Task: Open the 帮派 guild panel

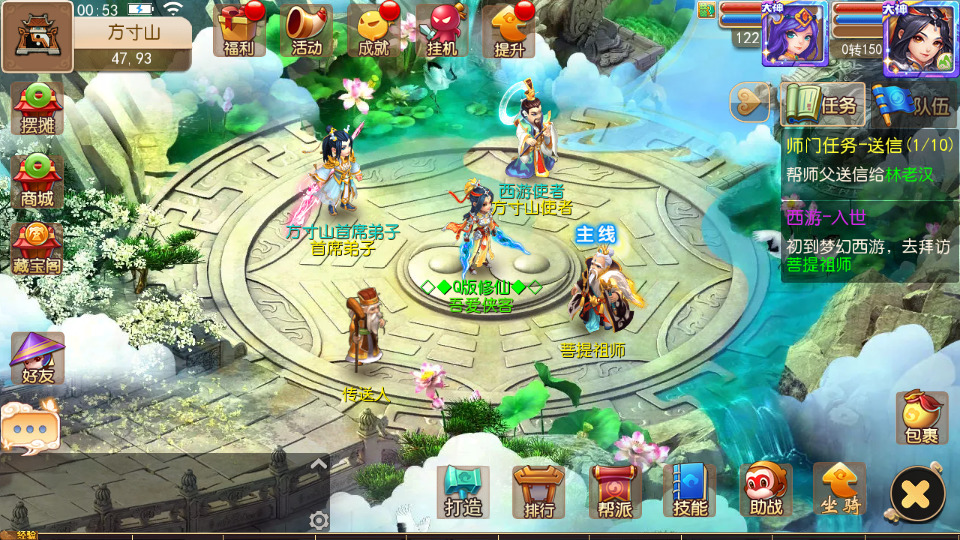Action: pyautogui.click(x=614, y=491)
